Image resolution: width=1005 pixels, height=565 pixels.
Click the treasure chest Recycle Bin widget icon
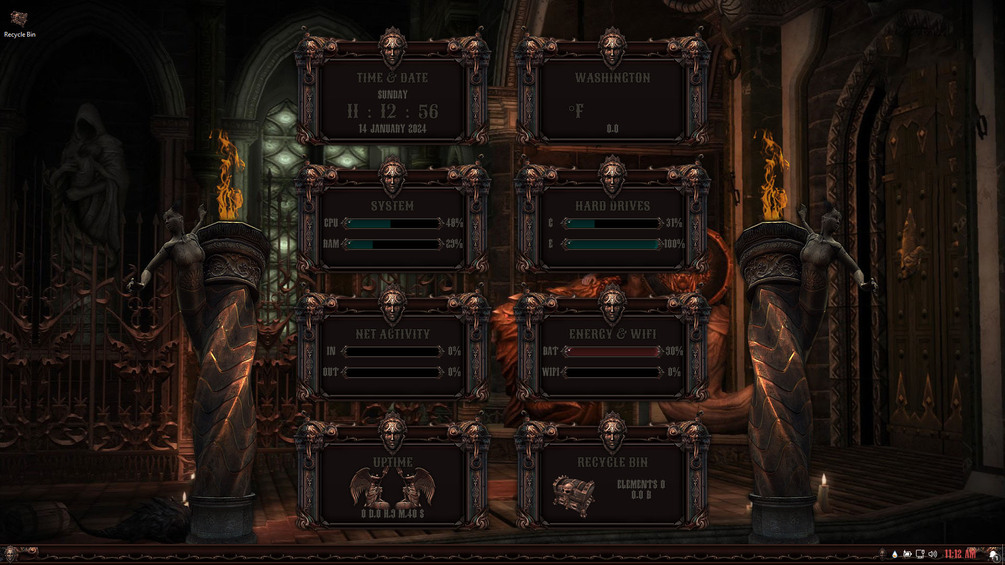point(573,491)
